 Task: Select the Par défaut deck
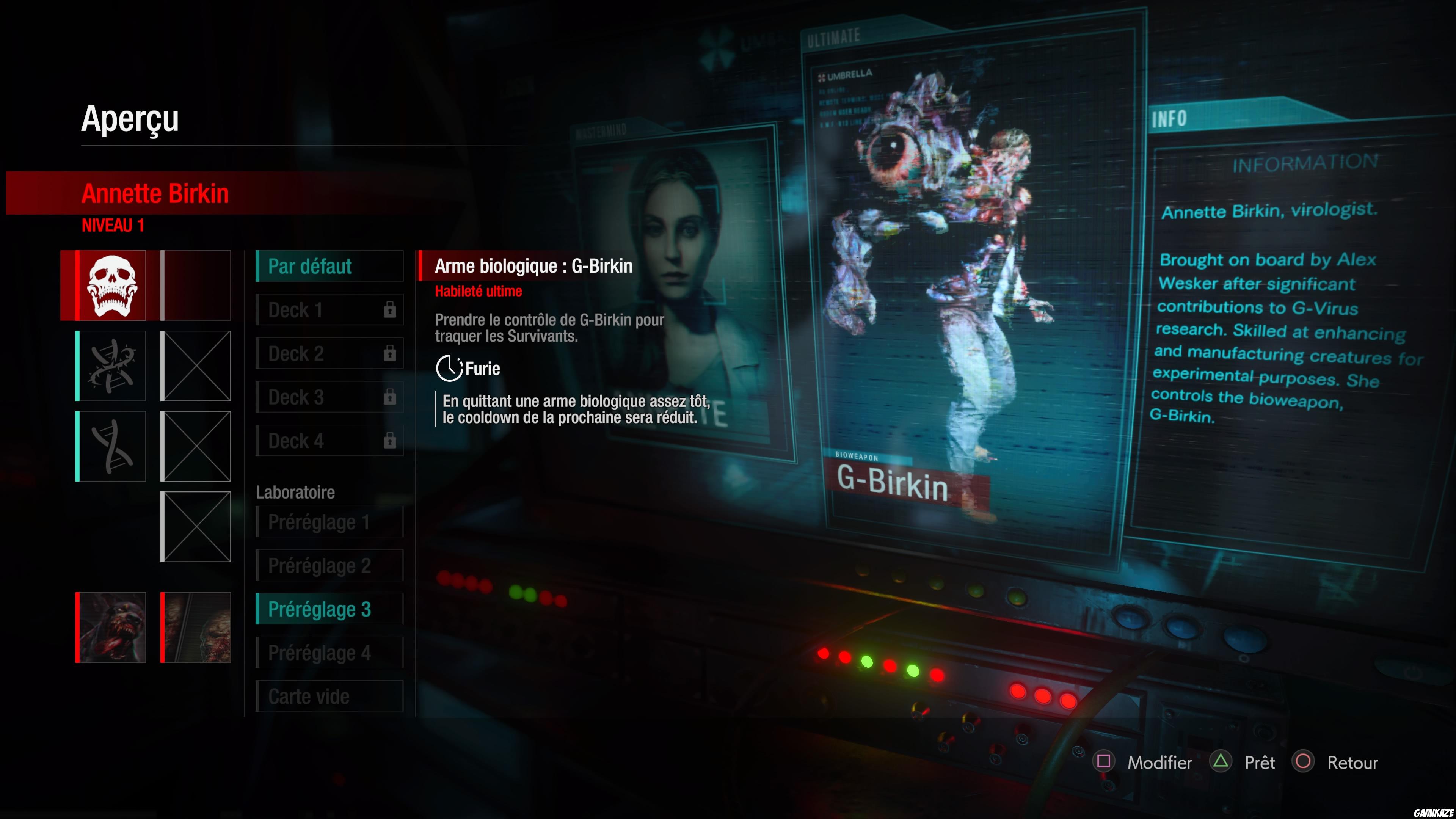coord(329,266)
